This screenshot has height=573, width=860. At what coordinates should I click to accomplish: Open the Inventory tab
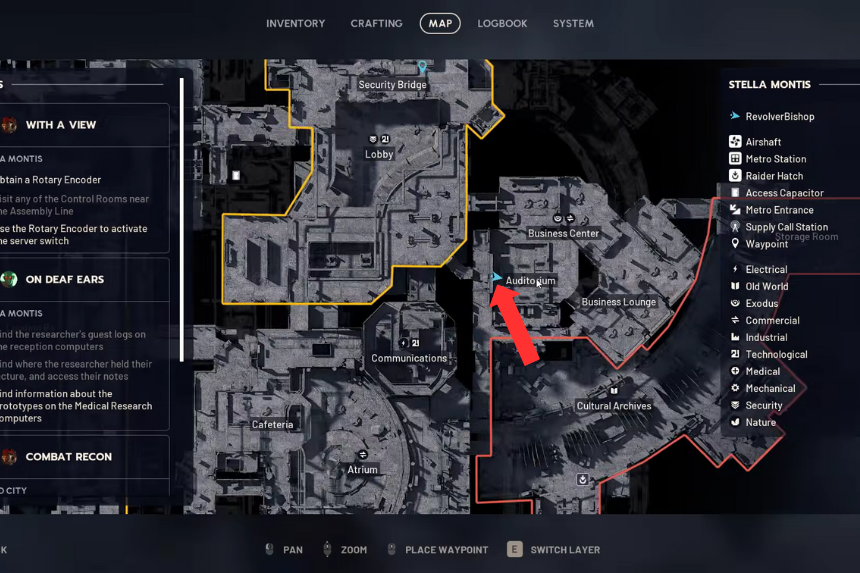pyautogui.click(x=295, y=23)
